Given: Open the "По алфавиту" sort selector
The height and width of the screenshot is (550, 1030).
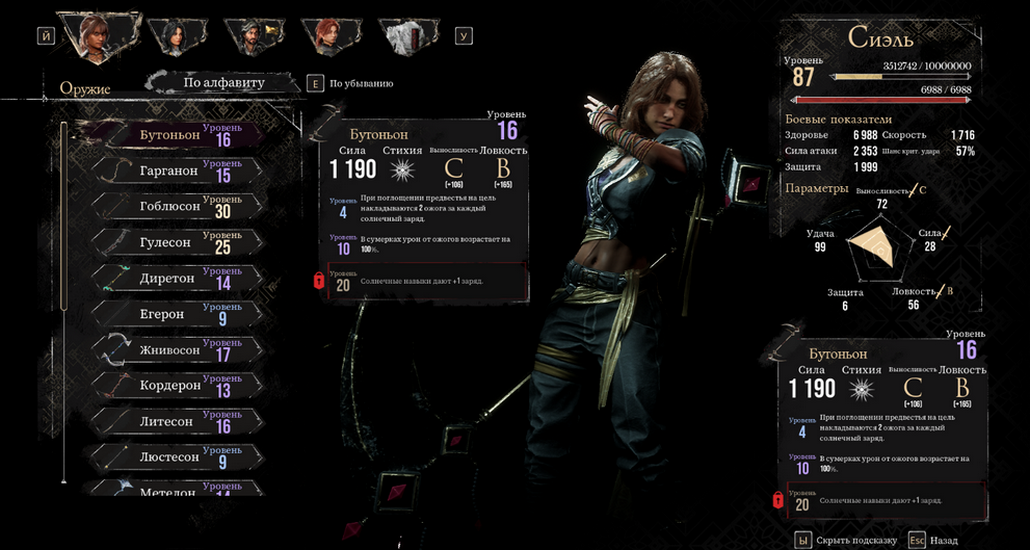Looking at the screenshot, I should (223, 83).
